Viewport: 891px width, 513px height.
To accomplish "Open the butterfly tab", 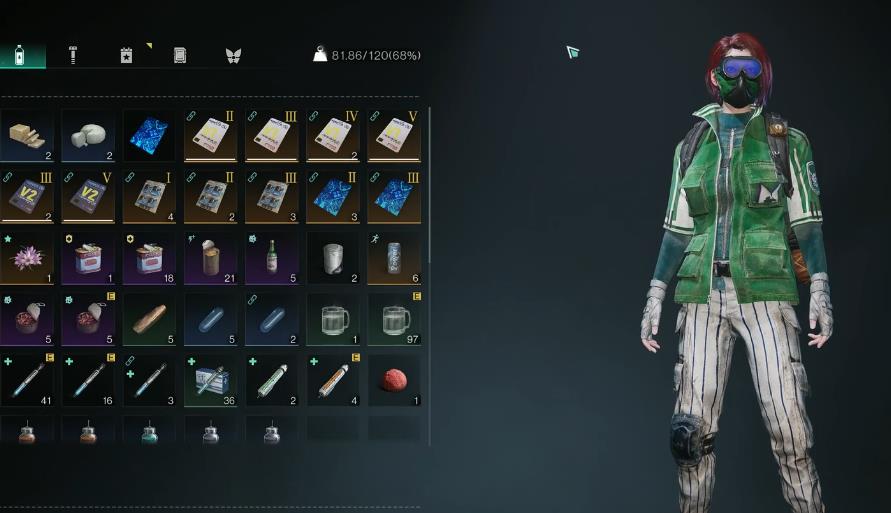I will (233, 55).
